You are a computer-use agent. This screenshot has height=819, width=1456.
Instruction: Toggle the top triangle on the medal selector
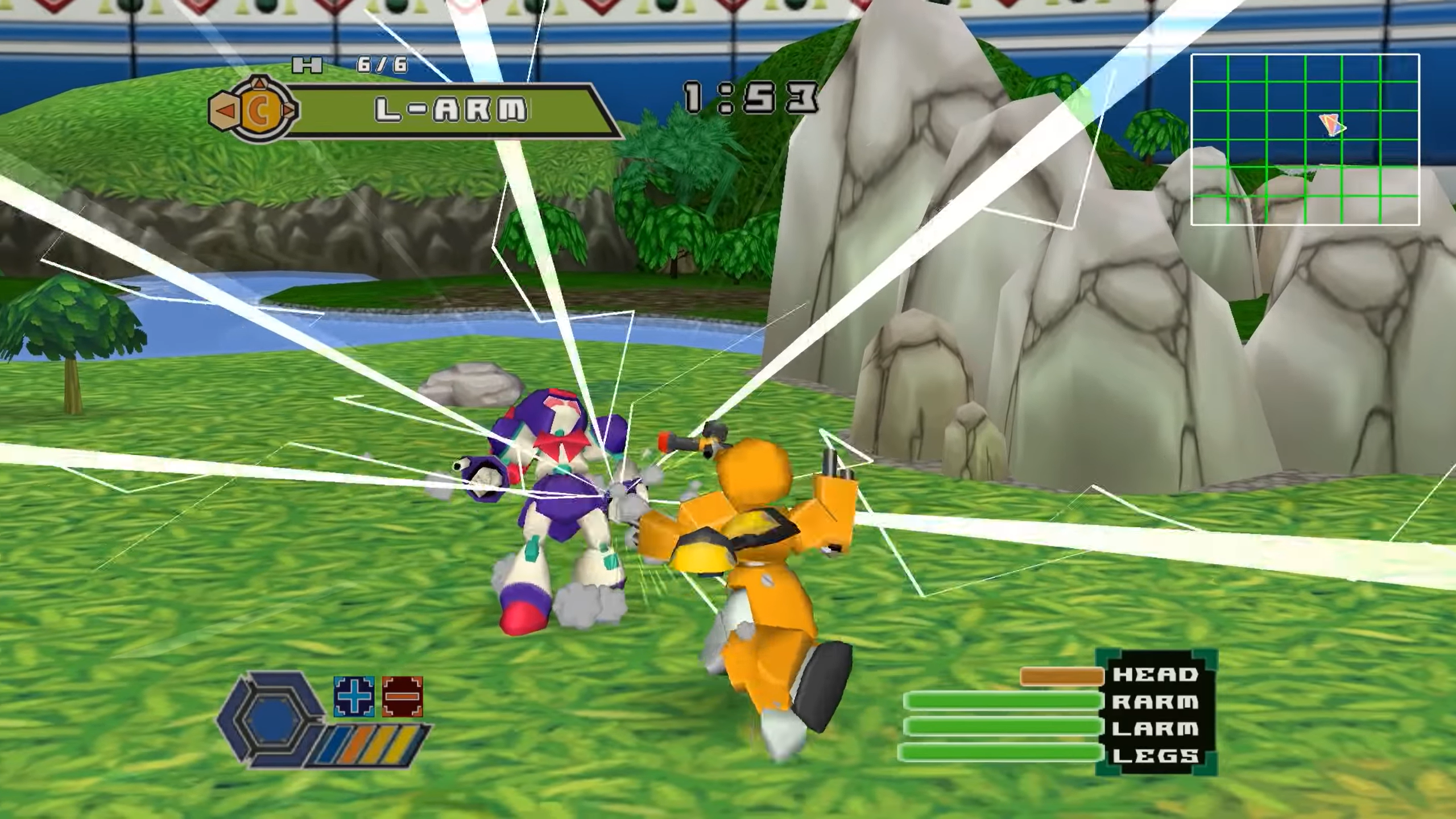[259, 84]
